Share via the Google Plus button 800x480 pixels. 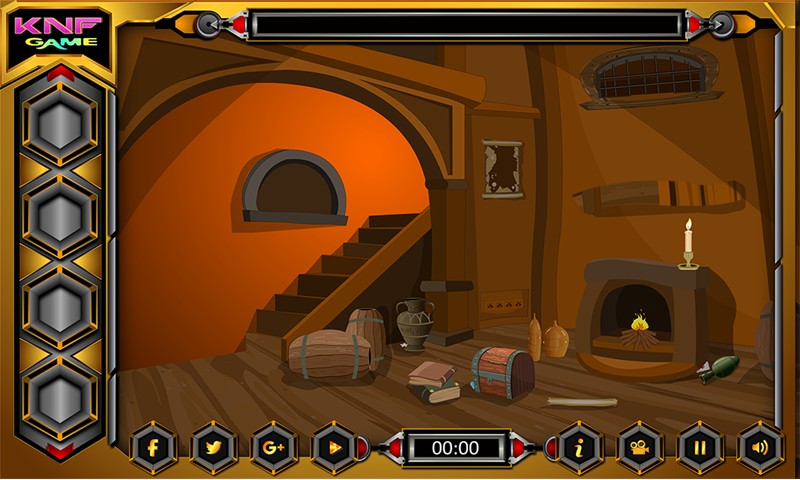(274, 447)
